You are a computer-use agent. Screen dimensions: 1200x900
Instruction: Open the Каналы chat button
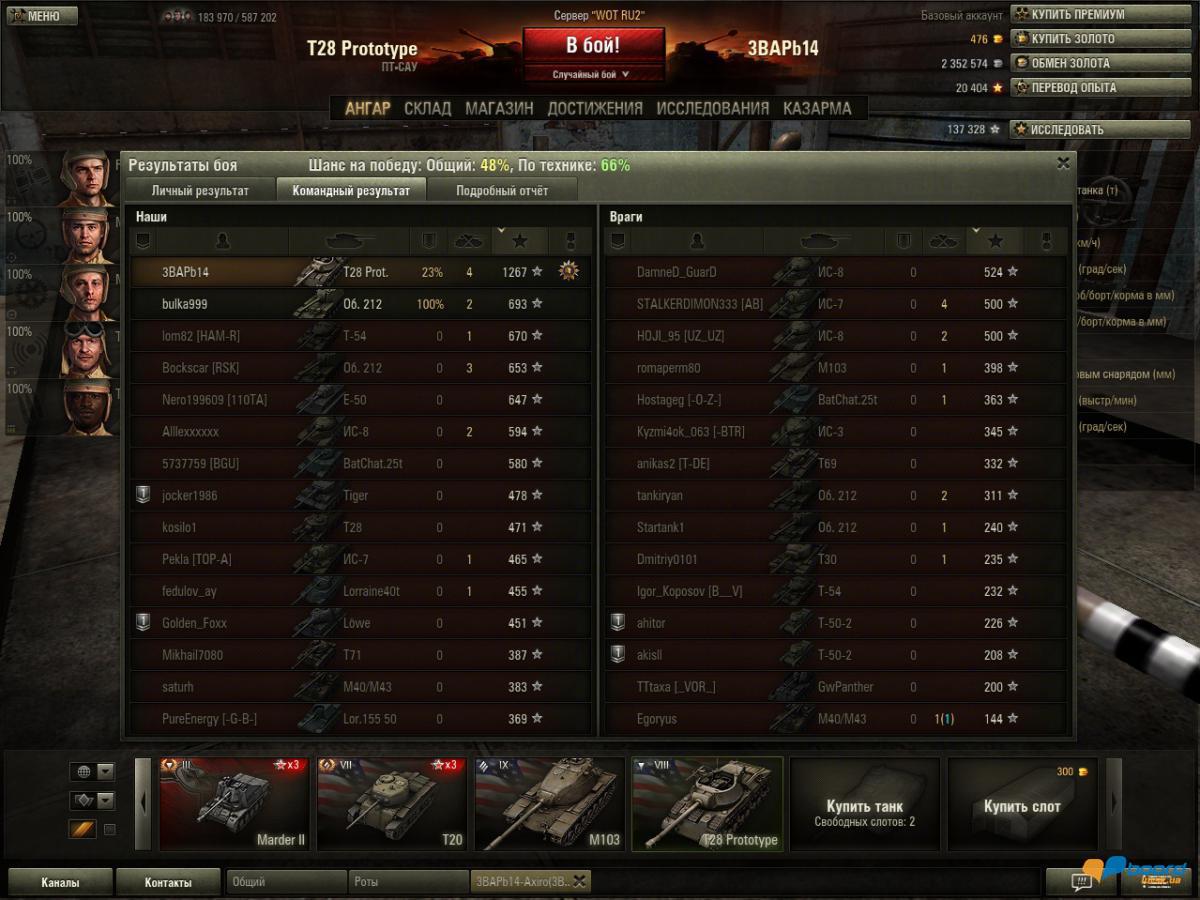point(60,882)
